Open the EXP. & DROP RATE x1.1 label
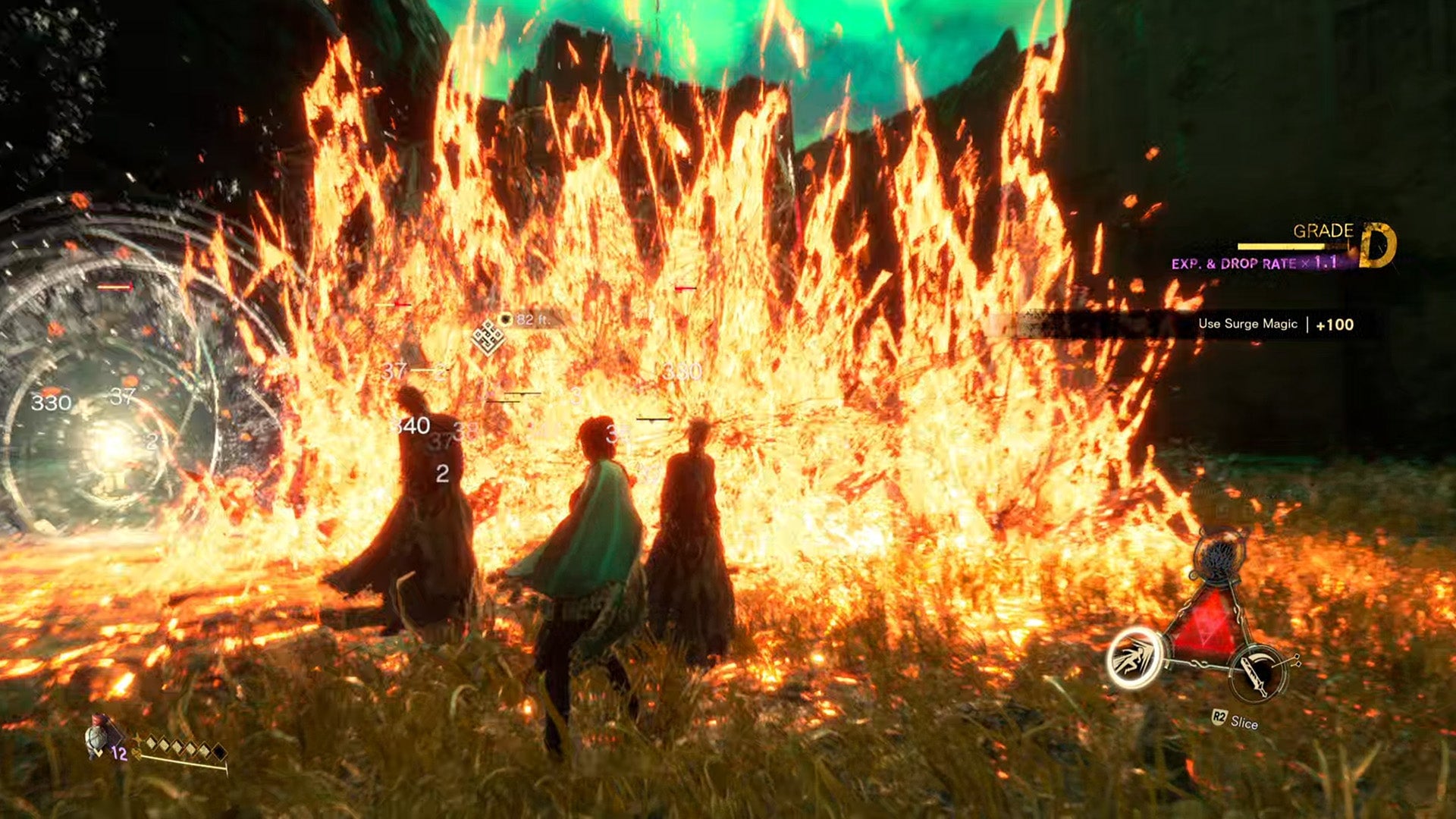This screenshot has height=819, width=1456. (1254, 263)
